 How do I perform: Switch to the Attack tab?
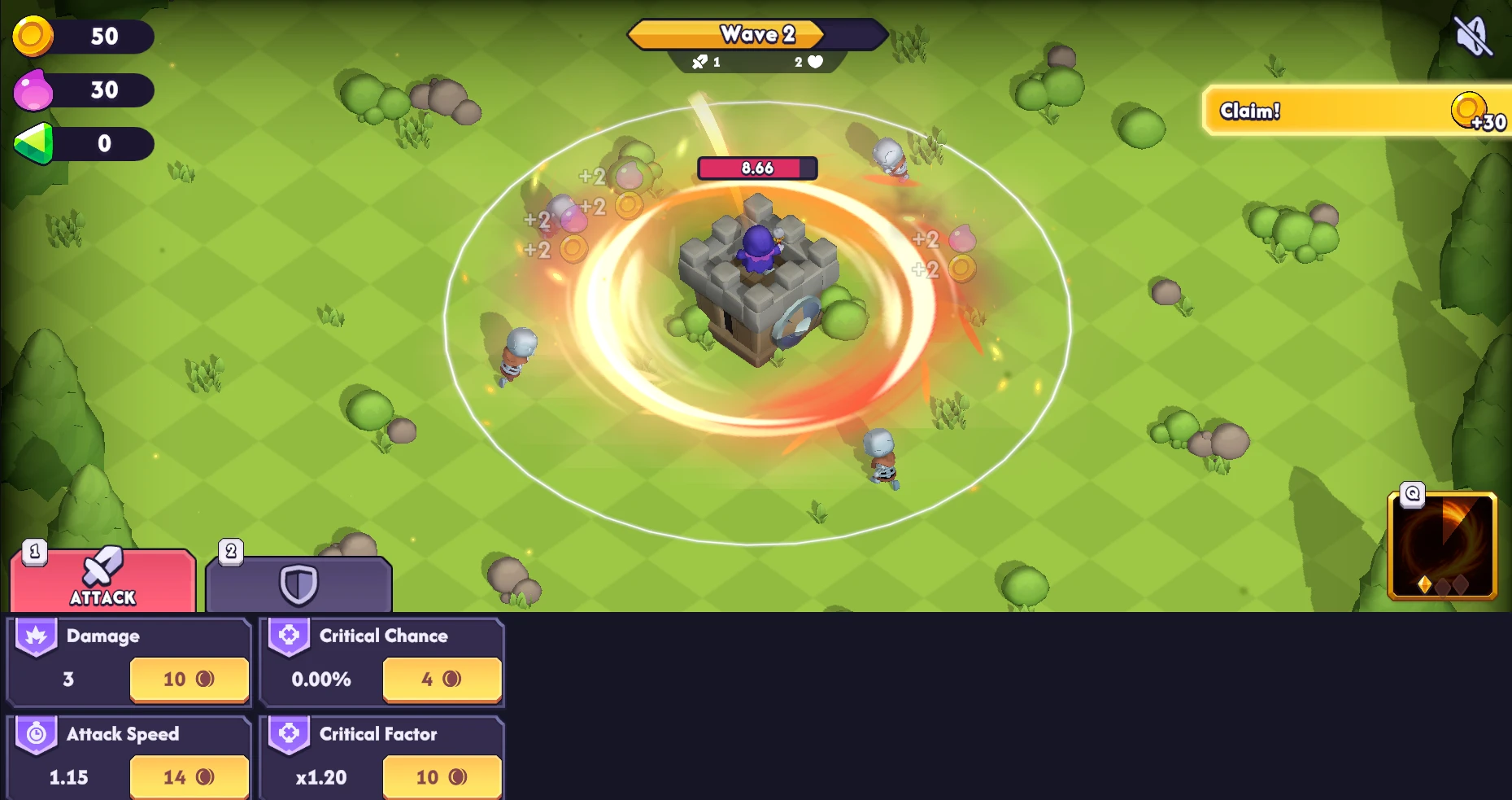click(103, 581)
